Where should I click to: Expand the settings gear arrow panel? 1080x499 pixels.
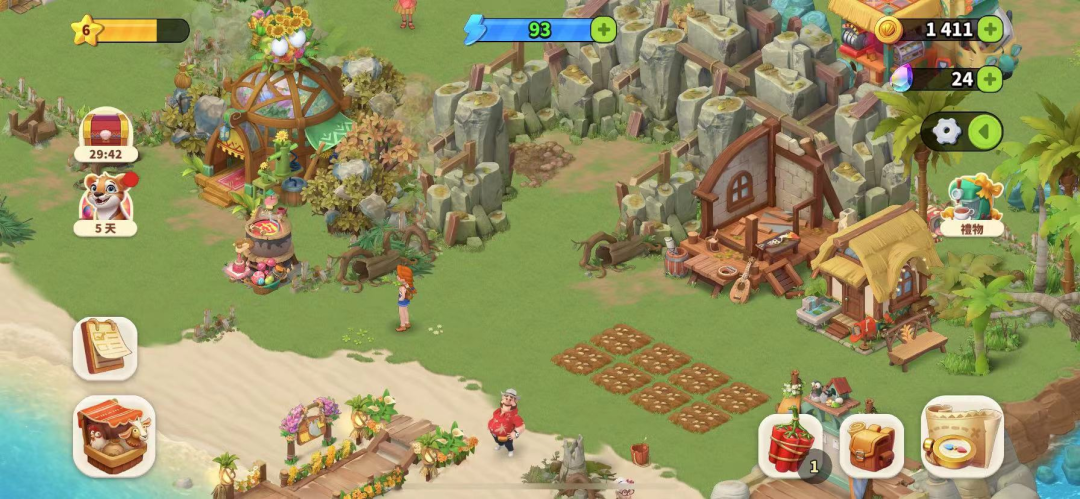pos(985,131)
